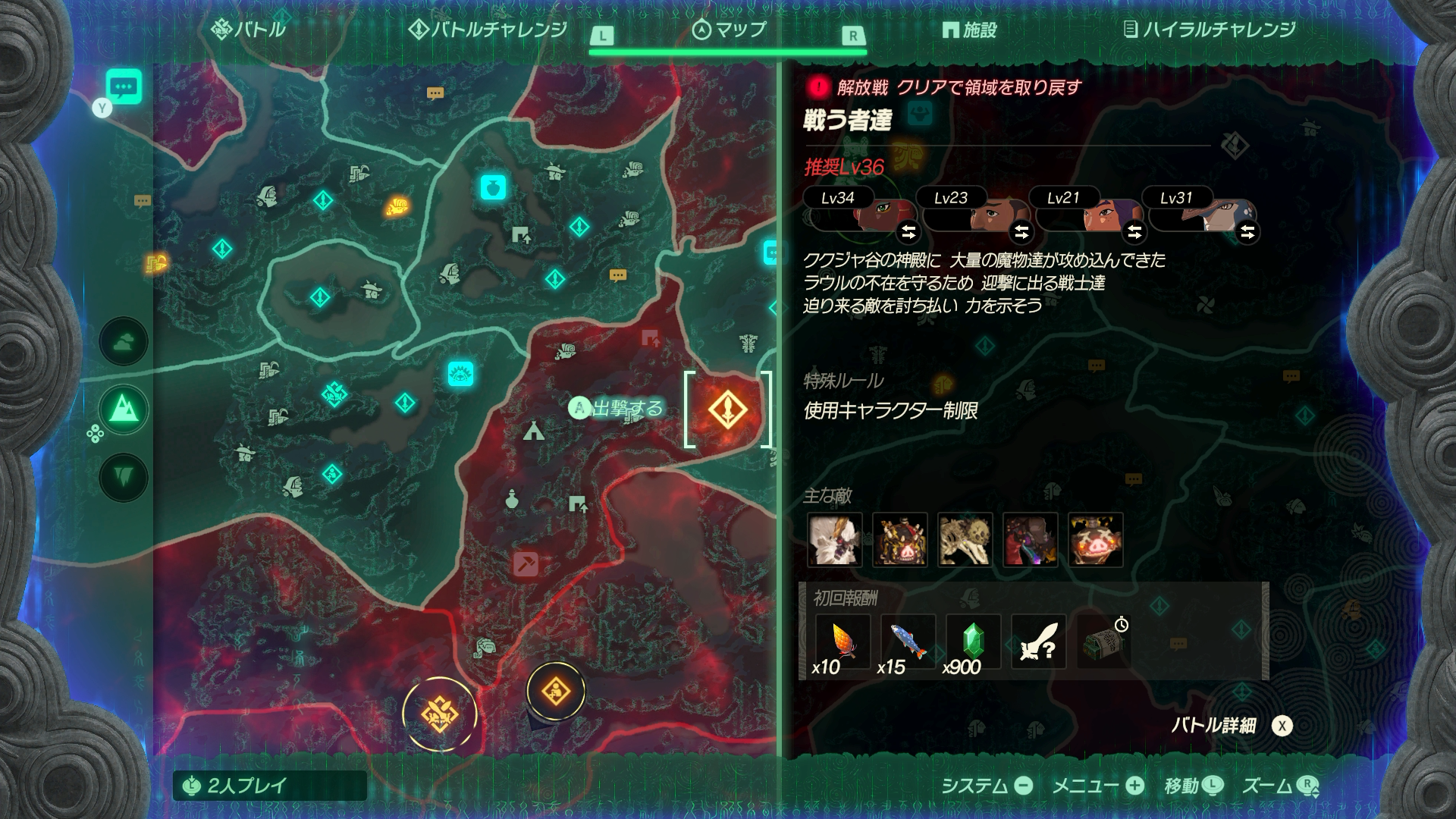Open the chat bubble icon at top left
1456x819 pixels.
(124, 88)
